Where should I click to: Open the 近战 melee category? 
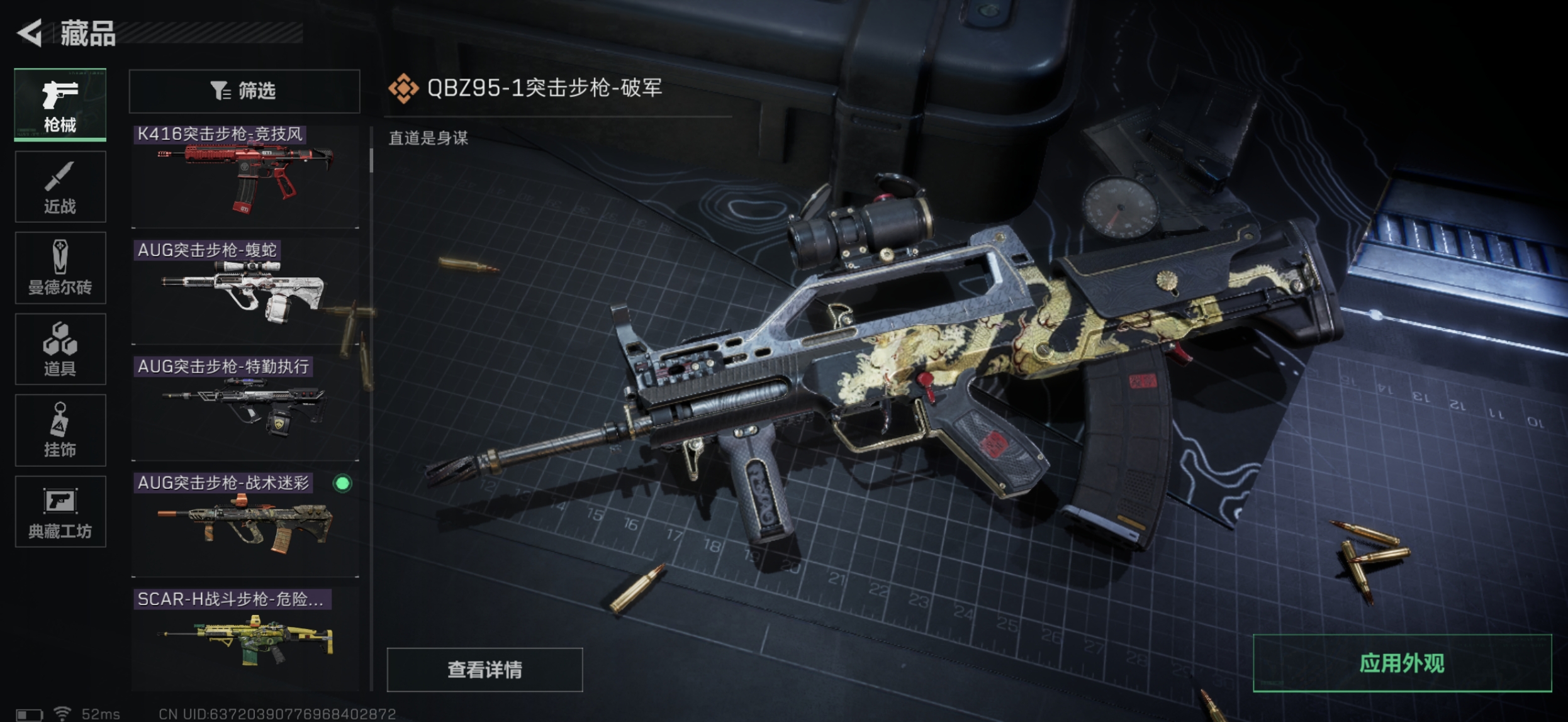click(60, 187)
